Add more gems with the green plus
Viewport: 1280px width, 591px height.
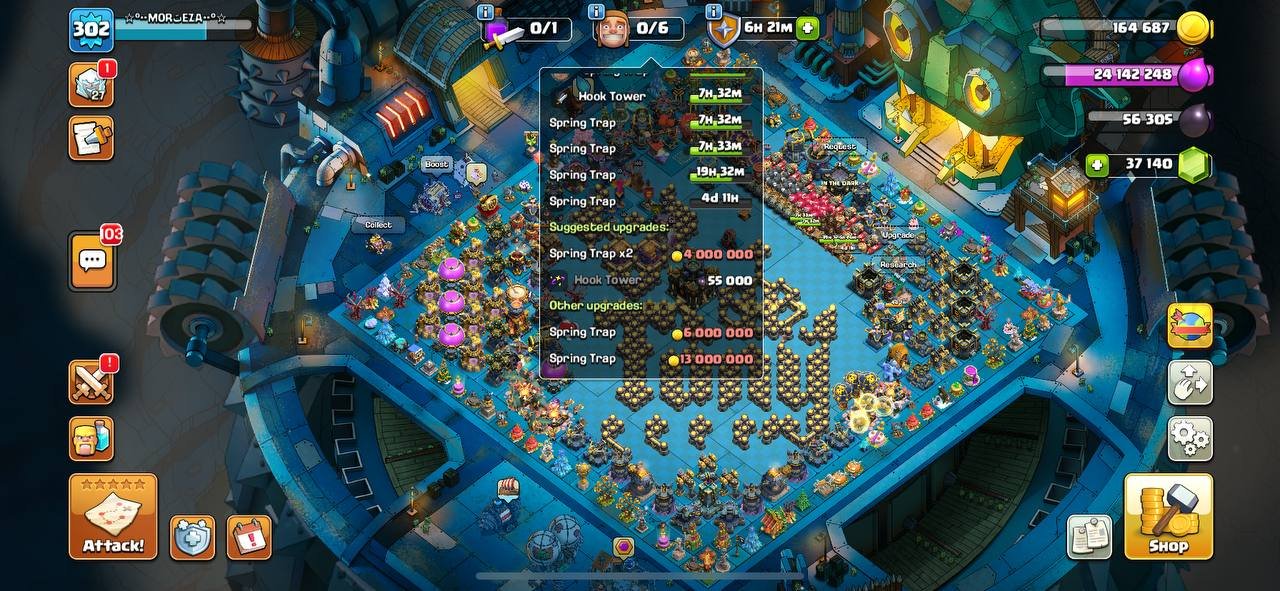(x=1098, y=165)
